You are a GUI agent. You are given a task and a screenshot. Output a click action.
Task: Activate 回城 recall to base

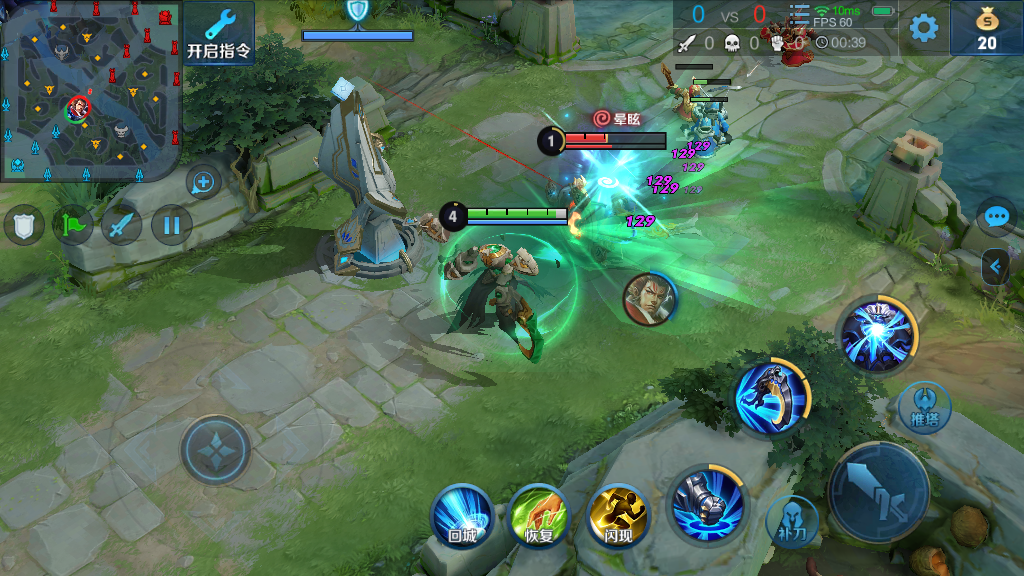coord(462,516)
